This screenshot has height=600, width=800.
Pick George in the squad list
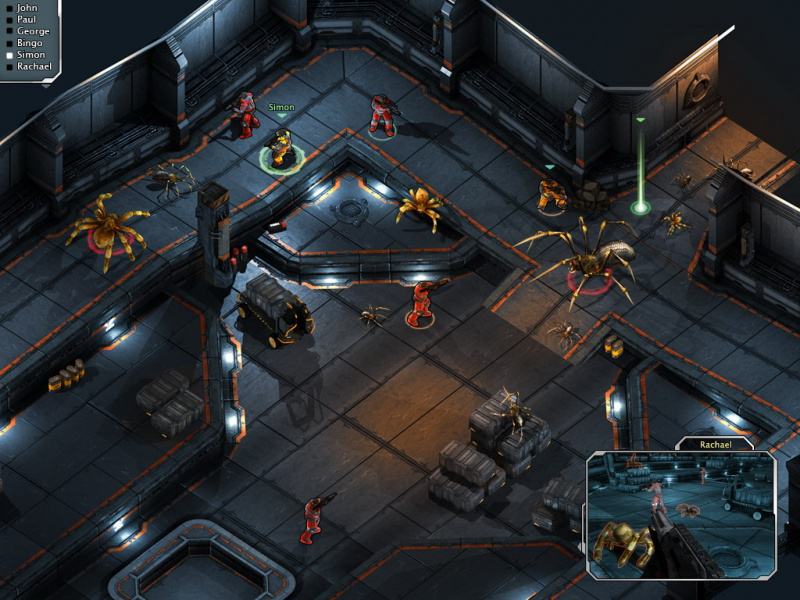[x=31, y=31]
